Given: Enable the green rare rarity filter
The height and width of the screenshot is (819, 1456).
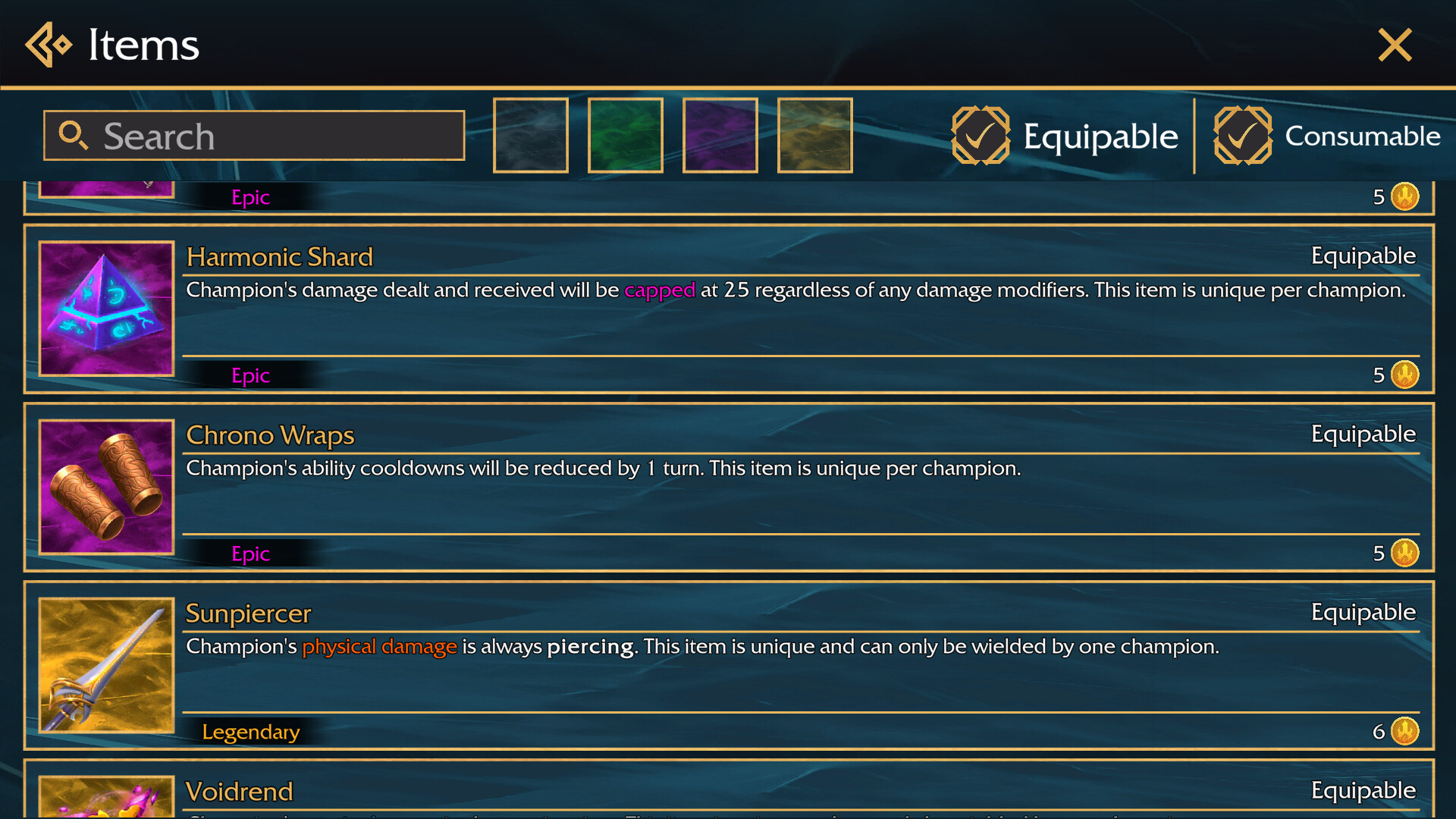Looking at the screenshot, I should [625, 135].
